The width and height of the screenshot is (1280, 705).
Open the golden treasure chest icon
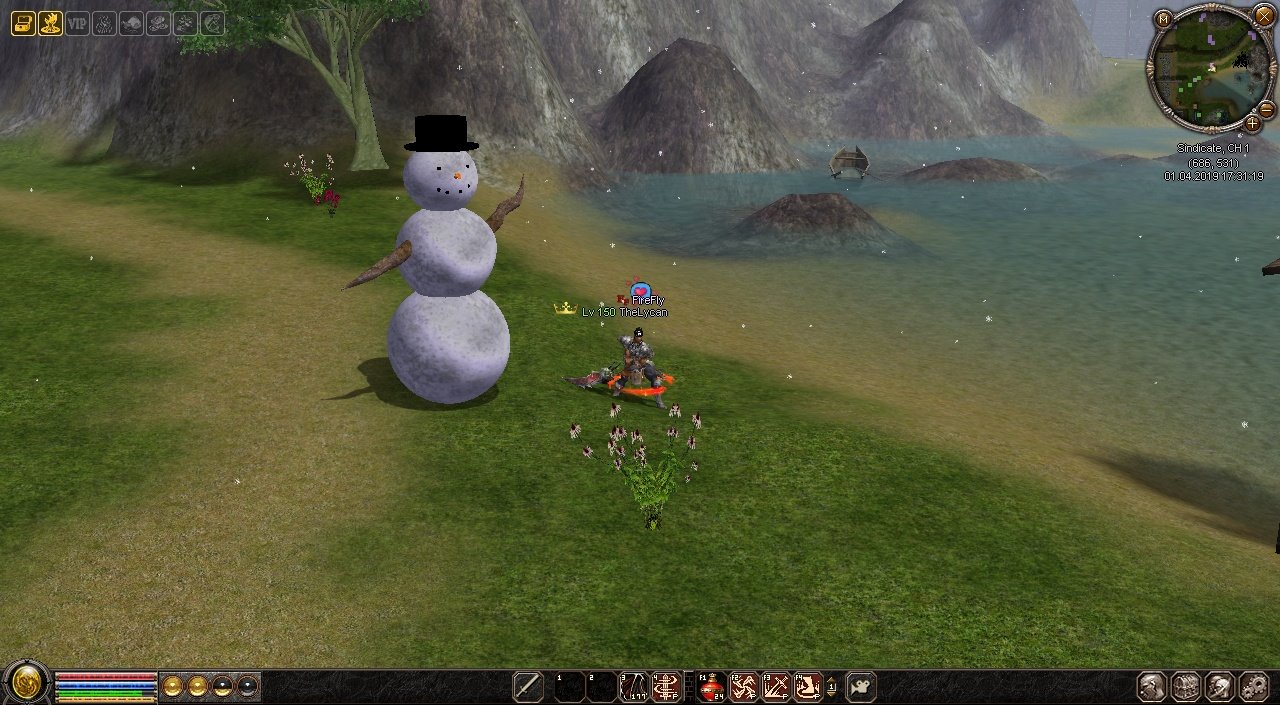pyautogui.click(x=23, y=23)
